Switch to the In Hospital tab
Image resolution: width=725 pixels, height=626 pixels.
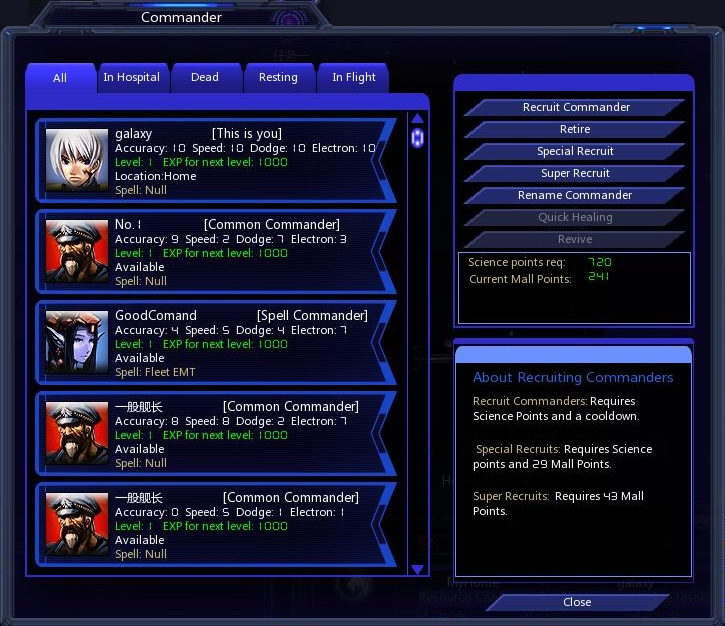click(x=132, y=78)
